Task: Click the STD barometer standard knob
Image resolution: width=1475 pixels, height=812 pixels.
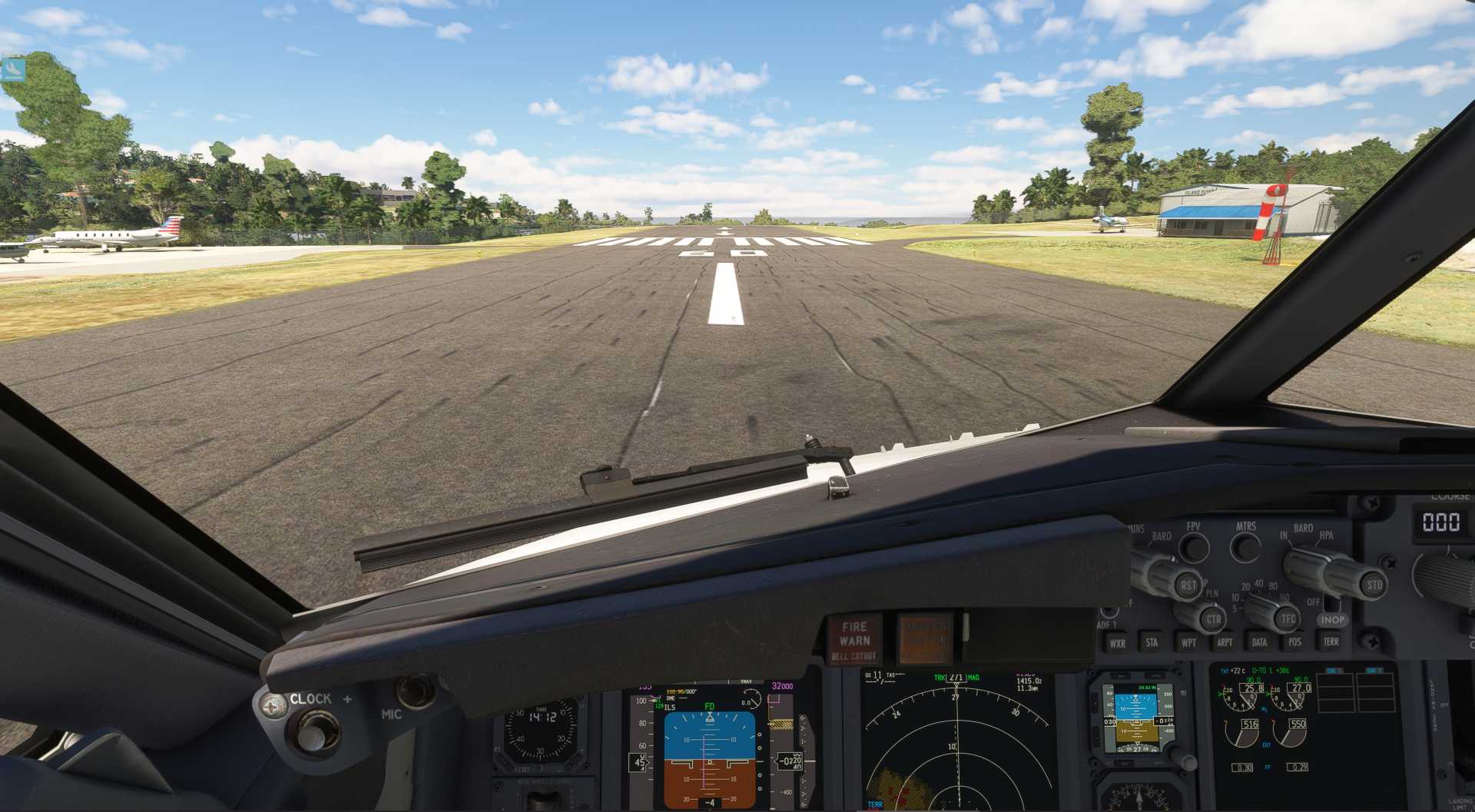Action: [1374, 585]
